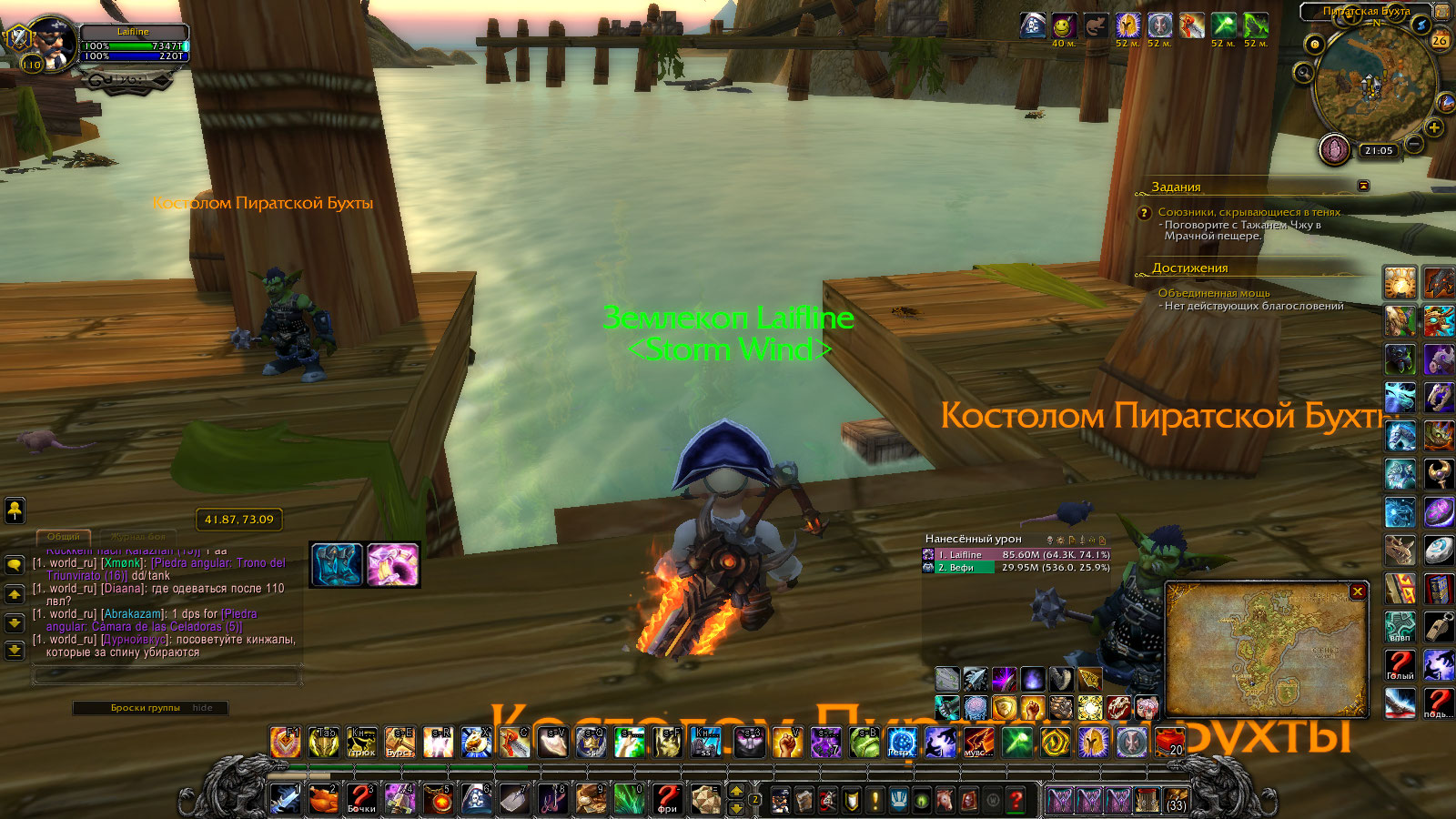Switch to the Журнал боя chat tab

(138, 537)
